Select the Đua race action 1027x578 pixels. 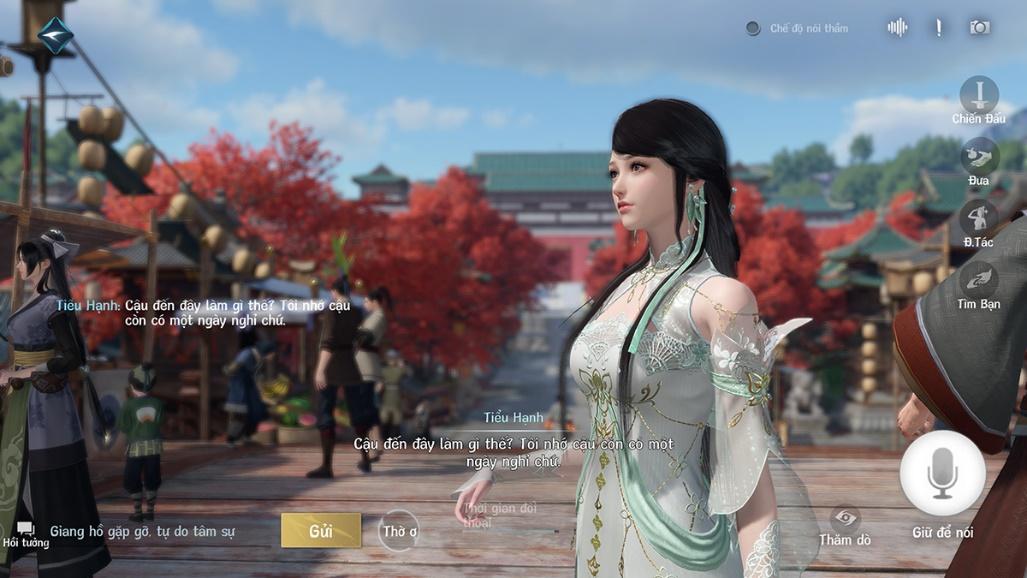(x=979, y=157)
